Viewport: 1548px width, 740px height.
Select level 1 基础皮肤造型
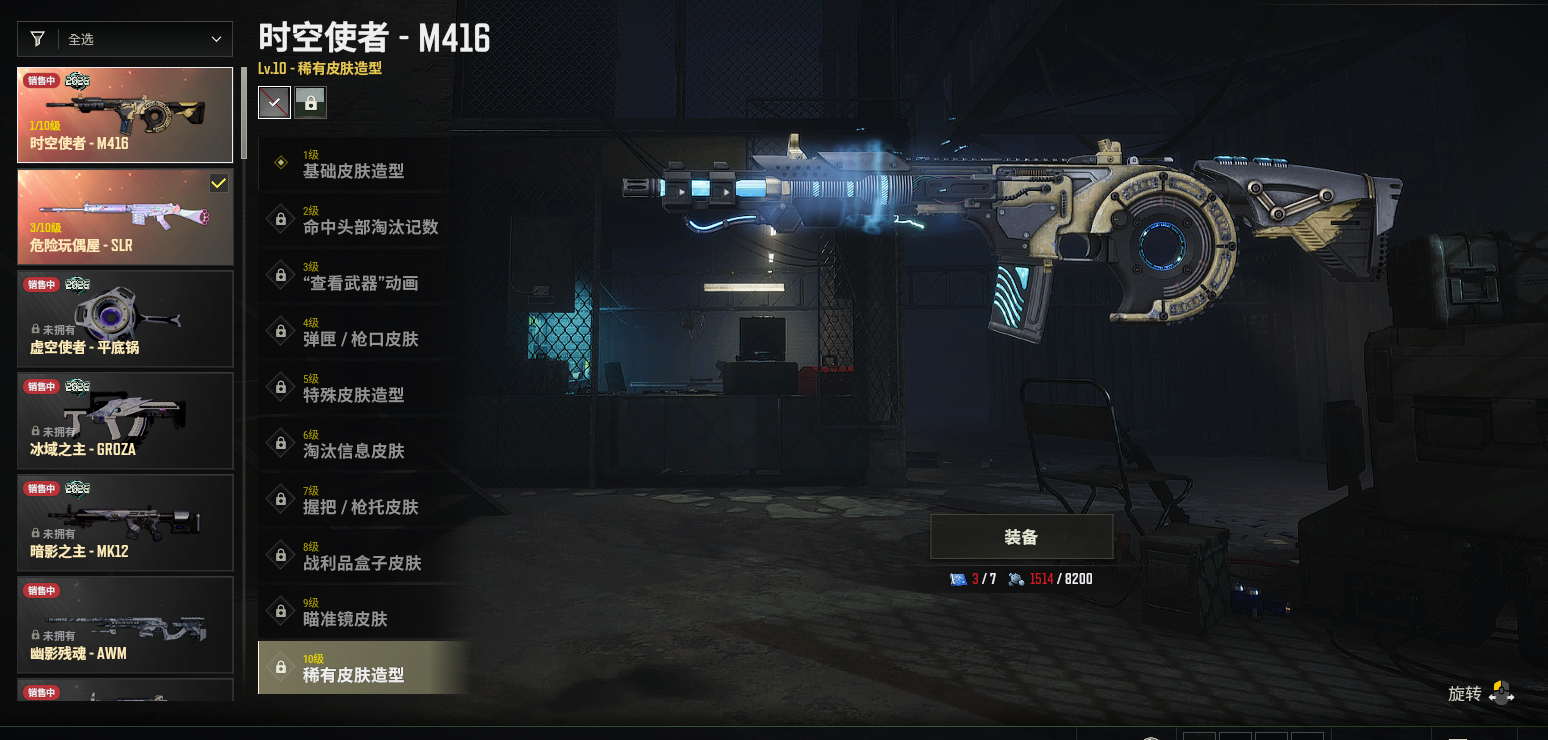(x=354, y=164)
